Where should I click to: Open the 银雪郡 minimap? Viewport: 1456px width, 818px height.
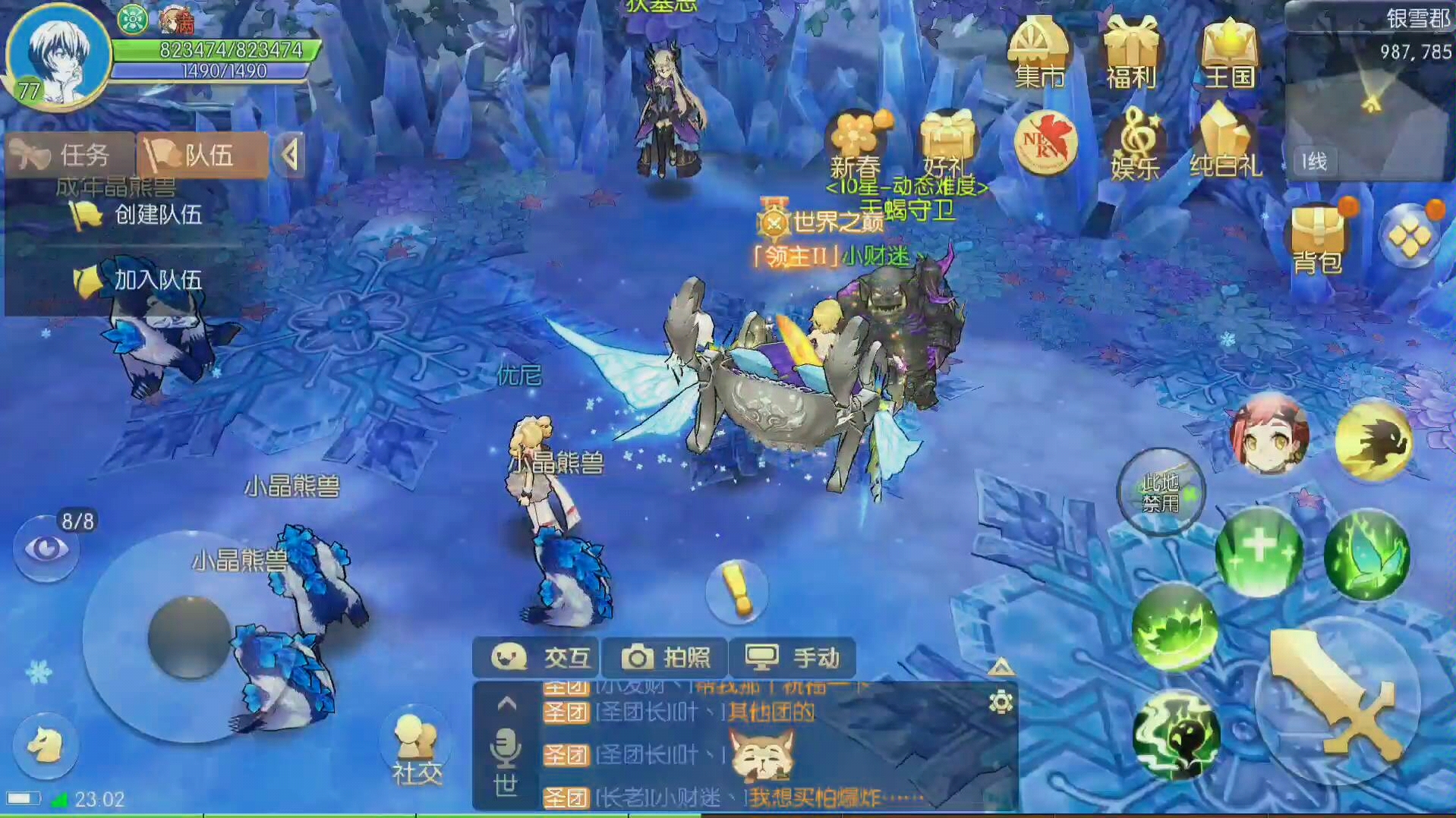[1370, 91]
